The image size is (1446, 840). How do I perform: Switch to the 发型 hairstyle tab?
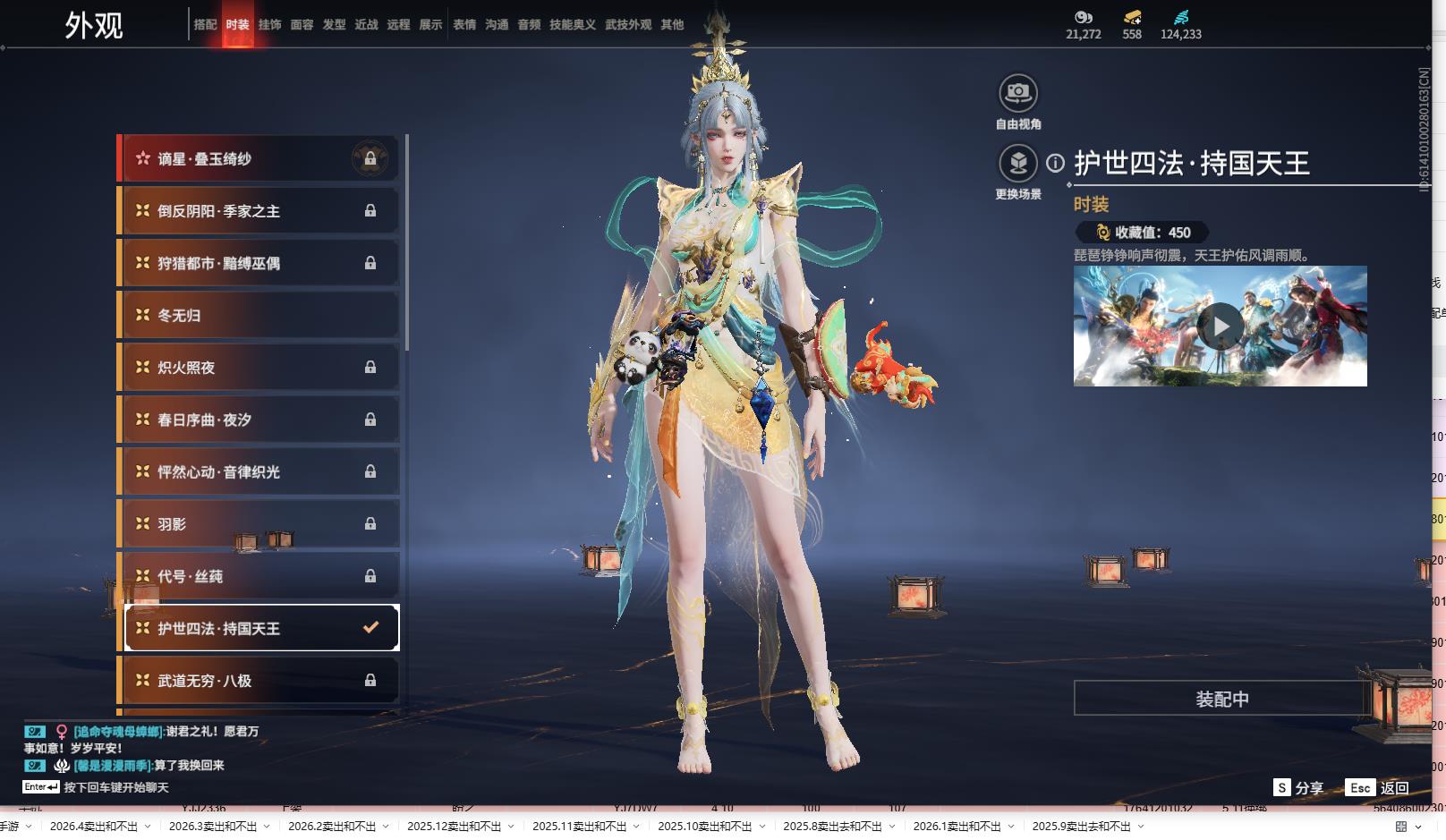tap(334, 25)
